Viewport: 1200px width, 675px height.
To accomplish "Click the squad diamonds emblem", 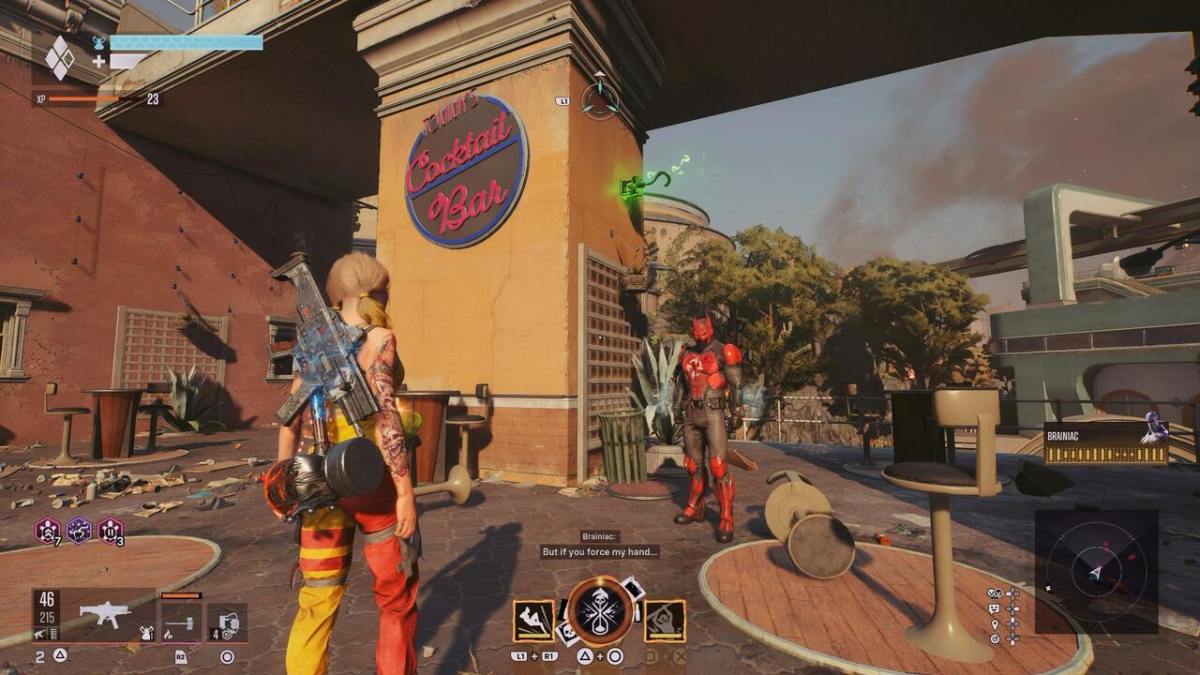I will click(x=60, y=58).
